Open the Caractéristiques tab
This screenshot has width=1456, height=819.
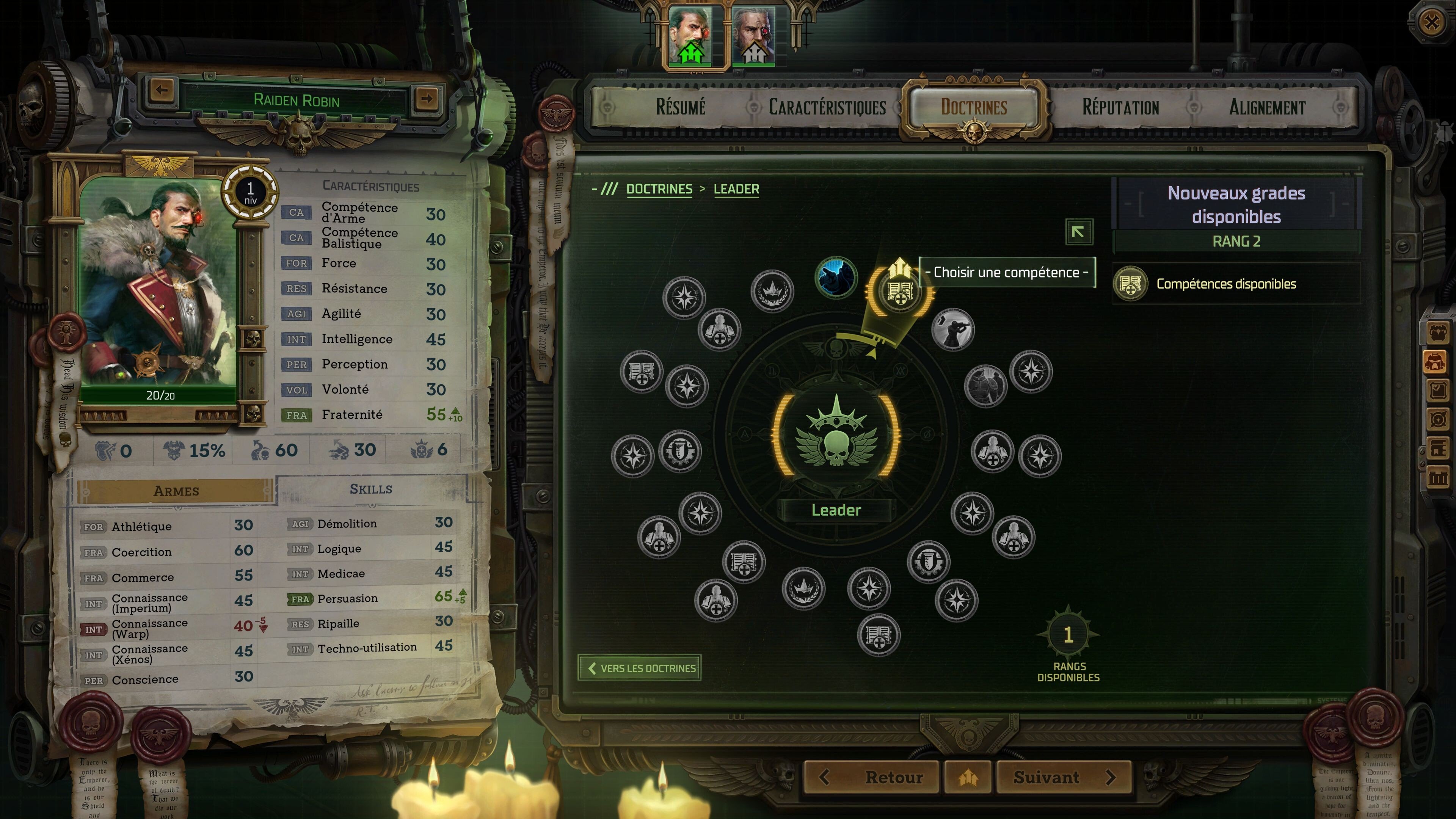coord(827,107)
